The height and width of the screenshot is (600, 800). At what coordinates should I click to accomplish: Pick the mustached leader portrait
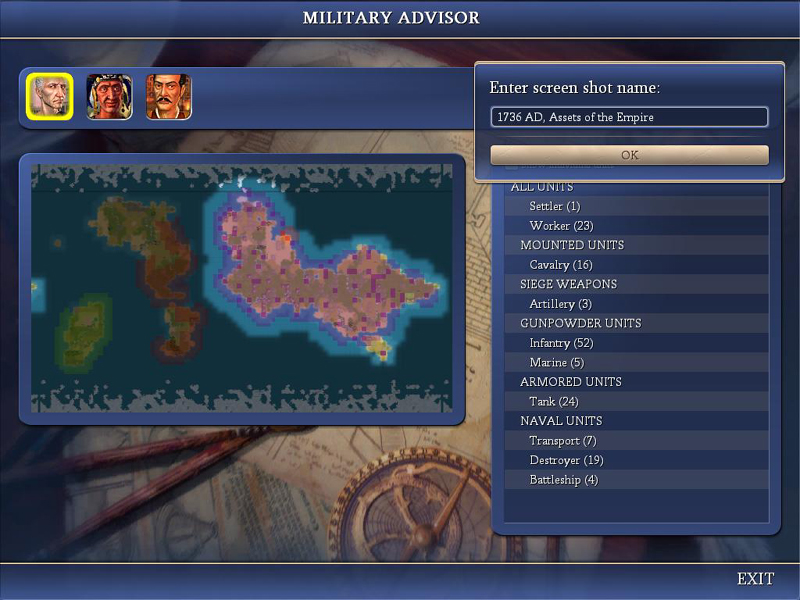coord(169,97)
